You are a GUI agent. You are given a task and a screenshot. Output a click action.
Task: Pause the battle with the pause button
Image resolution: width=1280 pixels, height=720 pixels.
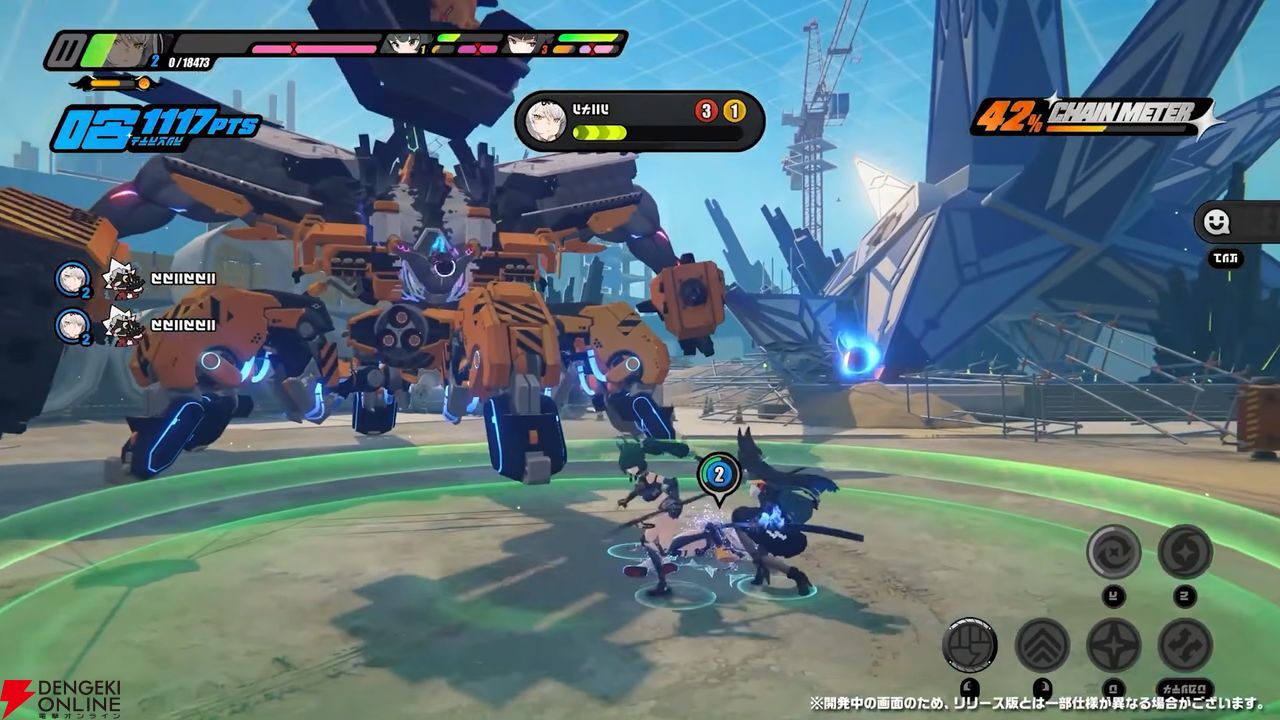(65, 50)
